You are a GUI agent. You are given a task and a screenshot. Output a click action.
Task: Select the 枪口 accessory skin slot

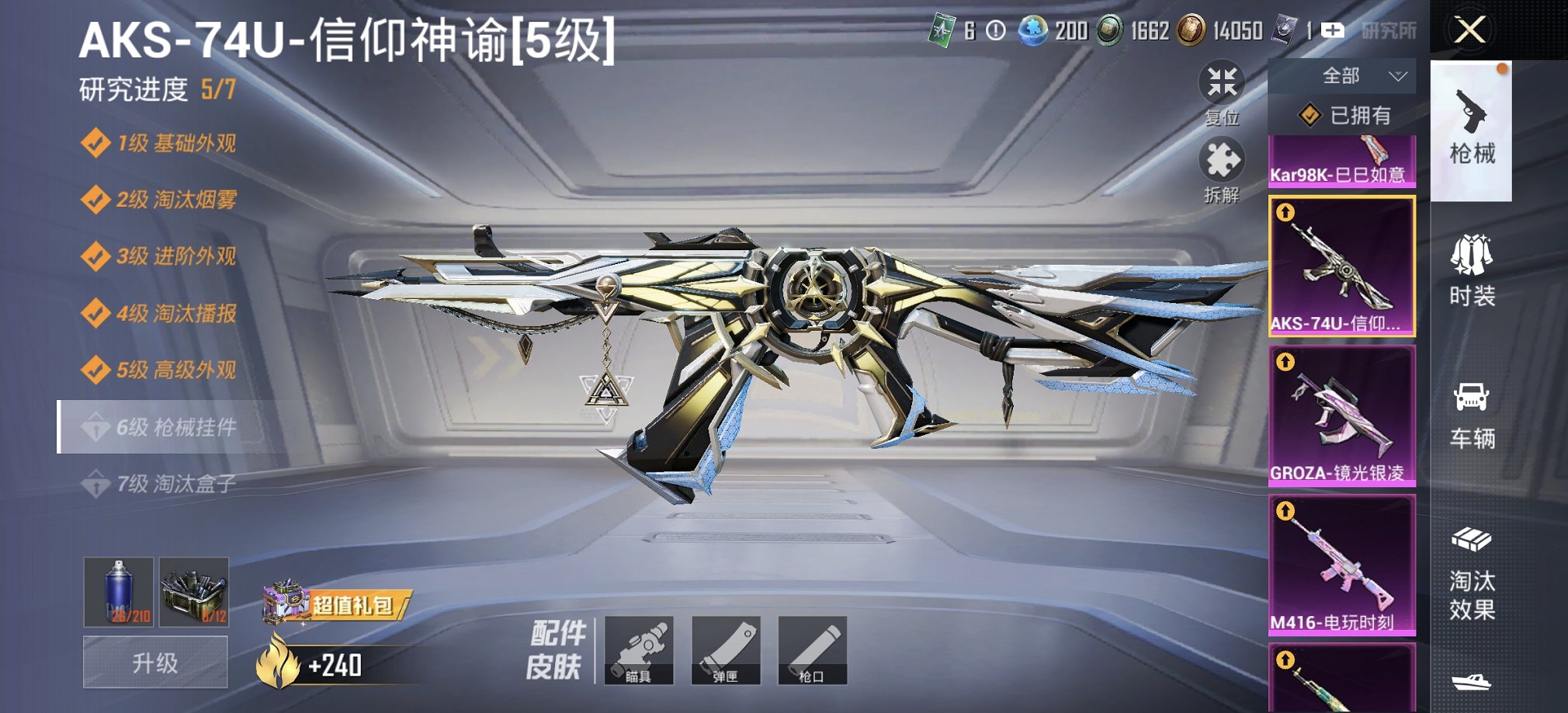(812, 651)
